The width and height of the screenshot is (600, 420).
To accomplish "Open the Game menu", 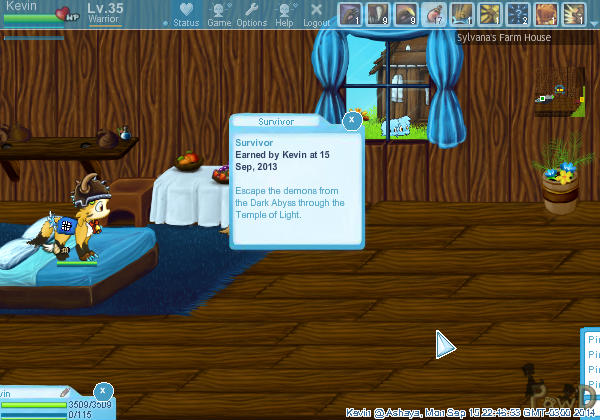I will 219,14.
